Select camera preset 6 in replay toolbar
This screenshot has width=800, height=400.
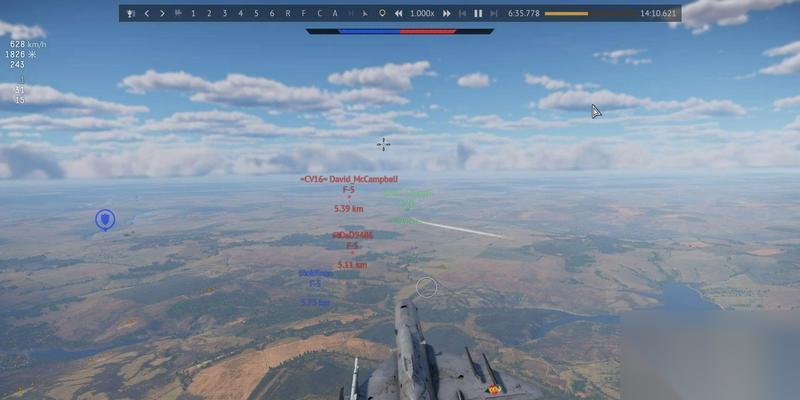pos(271,14)
